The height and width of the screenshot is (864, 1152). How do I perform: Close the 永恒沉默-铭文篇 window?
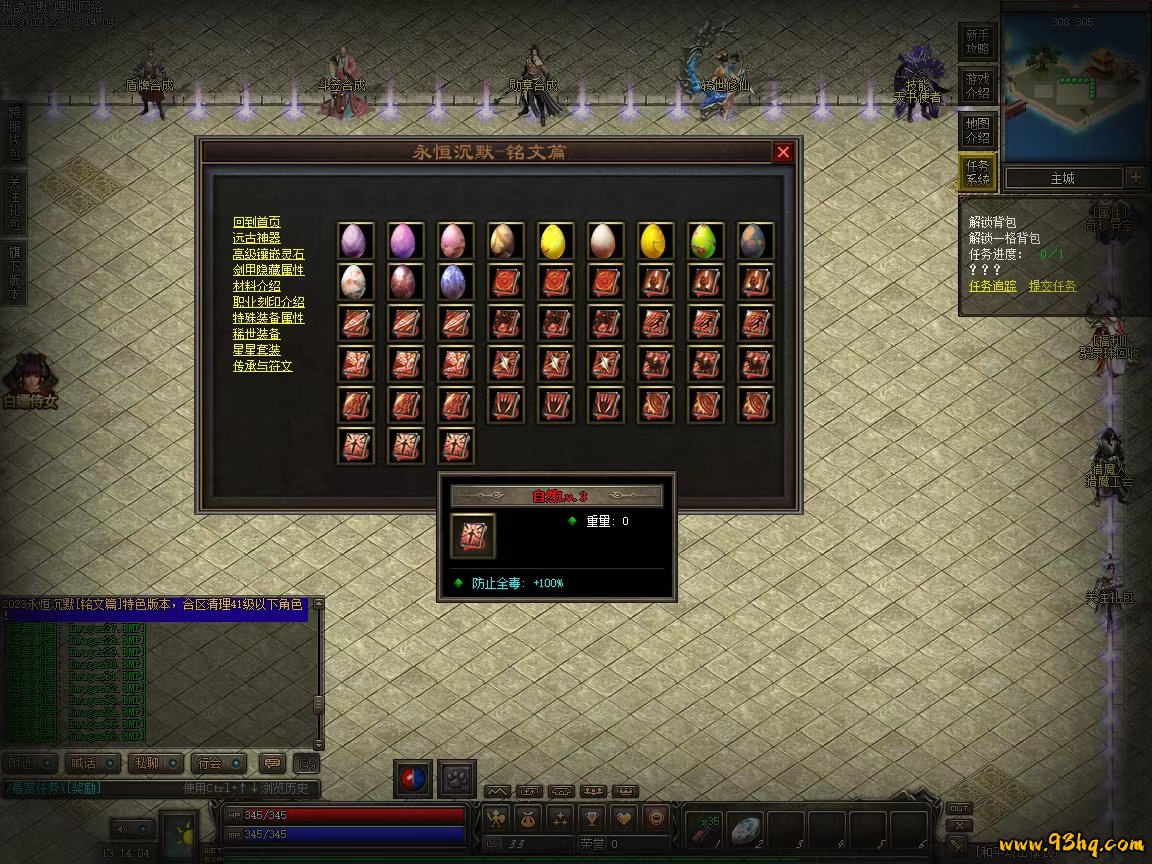pos(783,152)
